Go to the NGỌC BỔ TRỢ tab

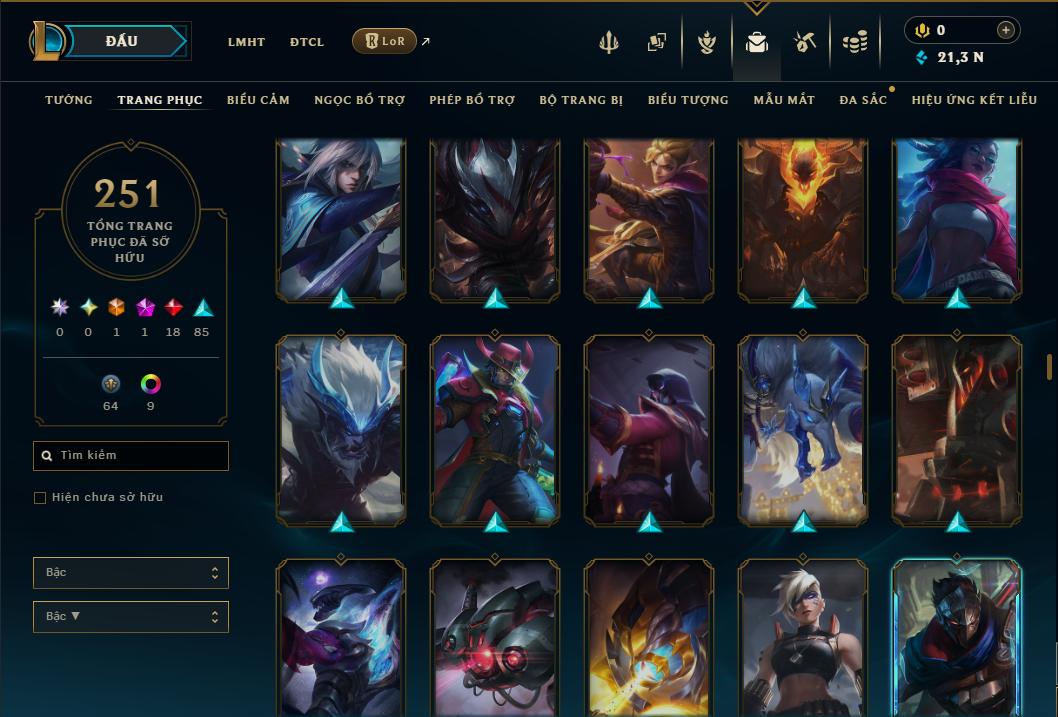pos(359,100)
